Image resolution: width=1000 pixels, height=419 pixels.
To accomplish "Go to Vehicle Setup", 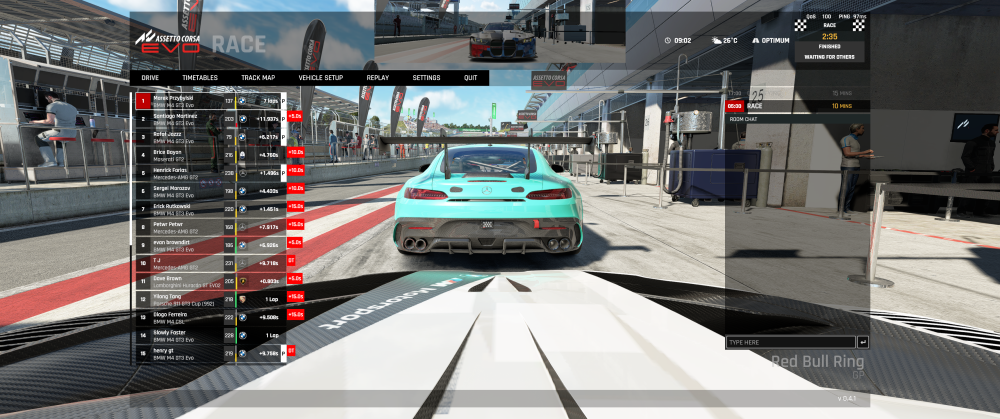I will click(x=320, y=77).
